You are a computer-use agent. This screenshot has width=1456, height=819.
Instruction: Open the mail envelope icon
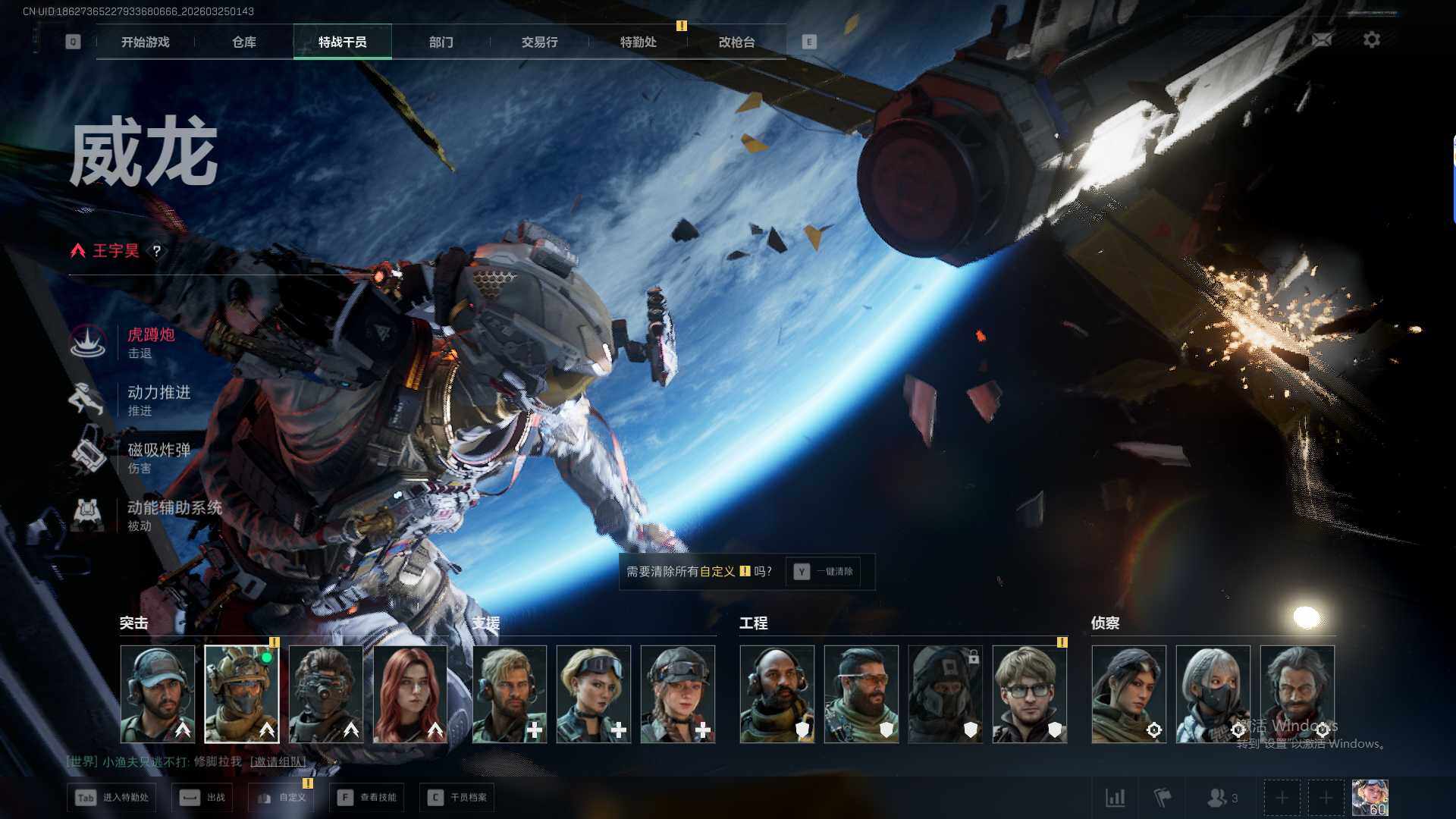pyautogui.click(x=1321, y=40)
